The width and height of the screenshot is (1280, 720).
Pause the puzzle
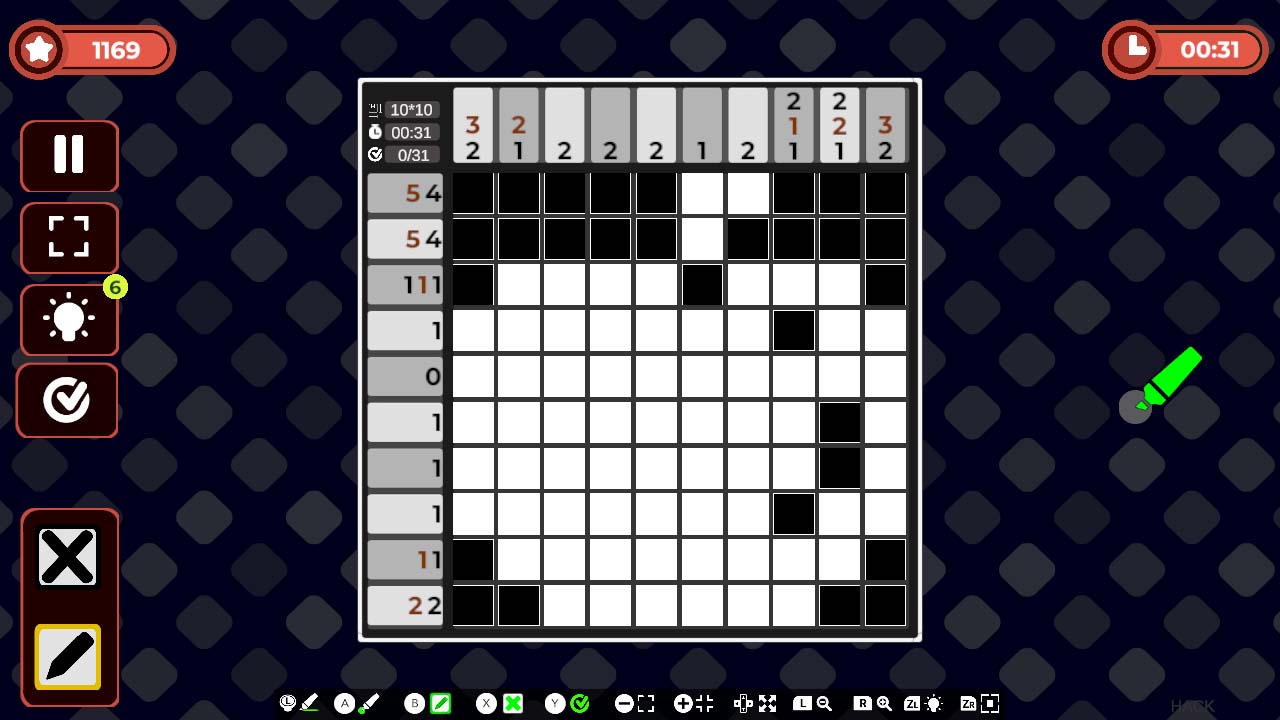pos(68,156)
